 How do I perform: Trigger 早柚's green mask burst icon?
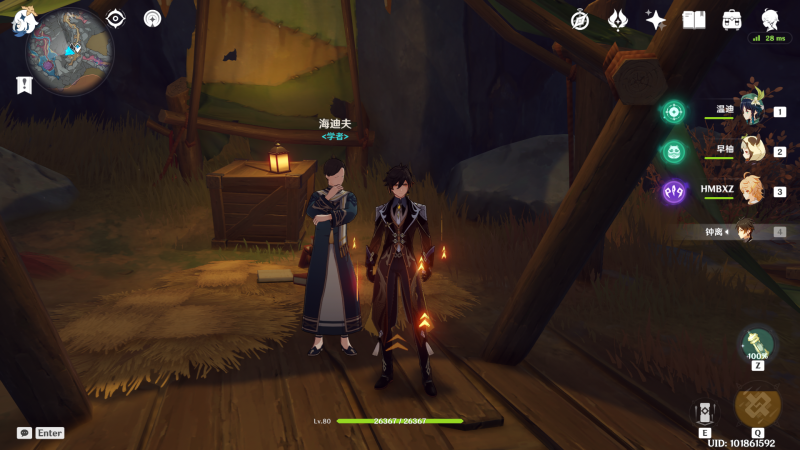click(x=673, y=151)
